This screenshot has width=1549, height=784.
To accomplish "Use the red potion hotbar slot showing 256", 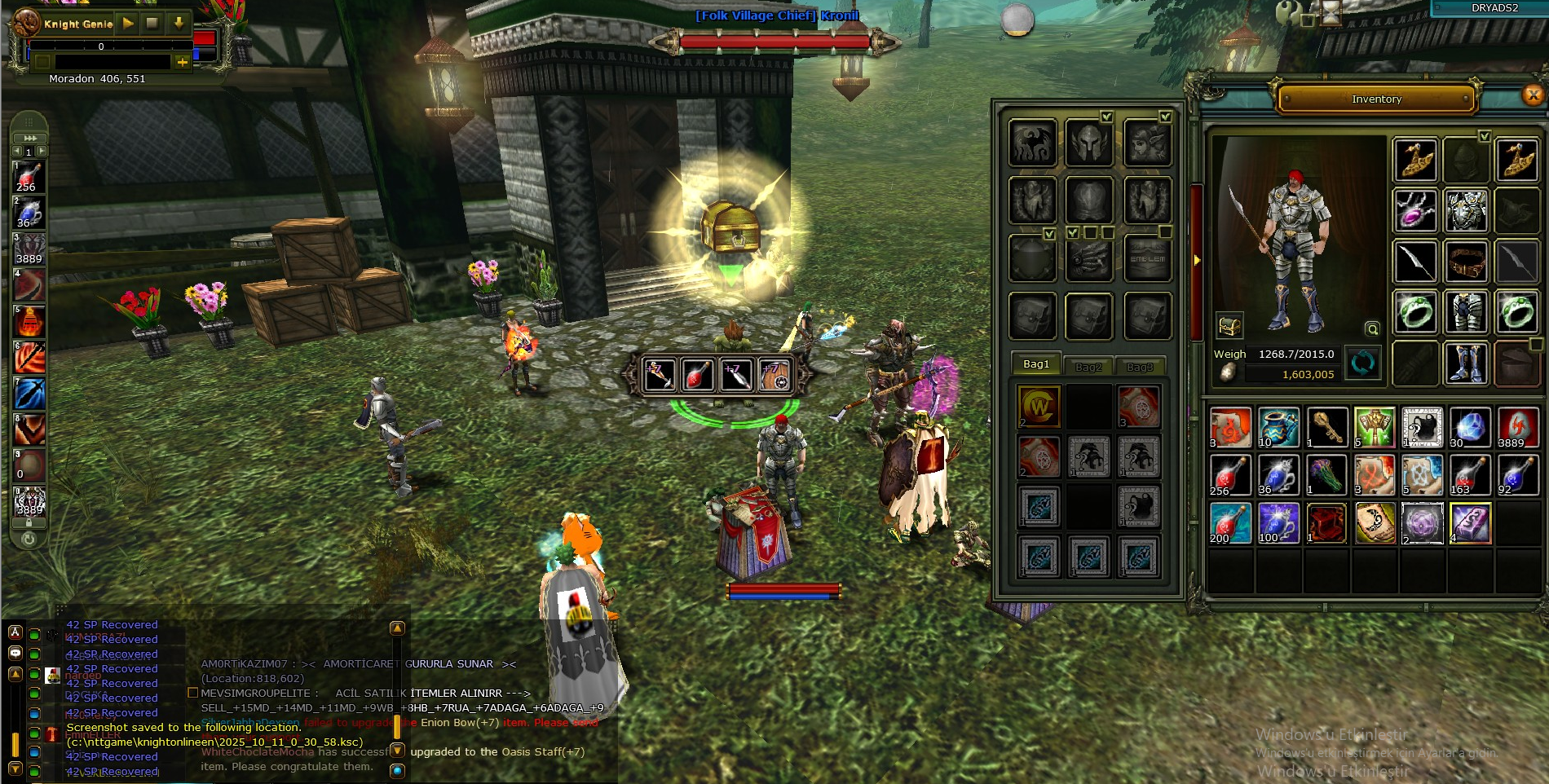I will pyautogui.click(x=29, y=177).
